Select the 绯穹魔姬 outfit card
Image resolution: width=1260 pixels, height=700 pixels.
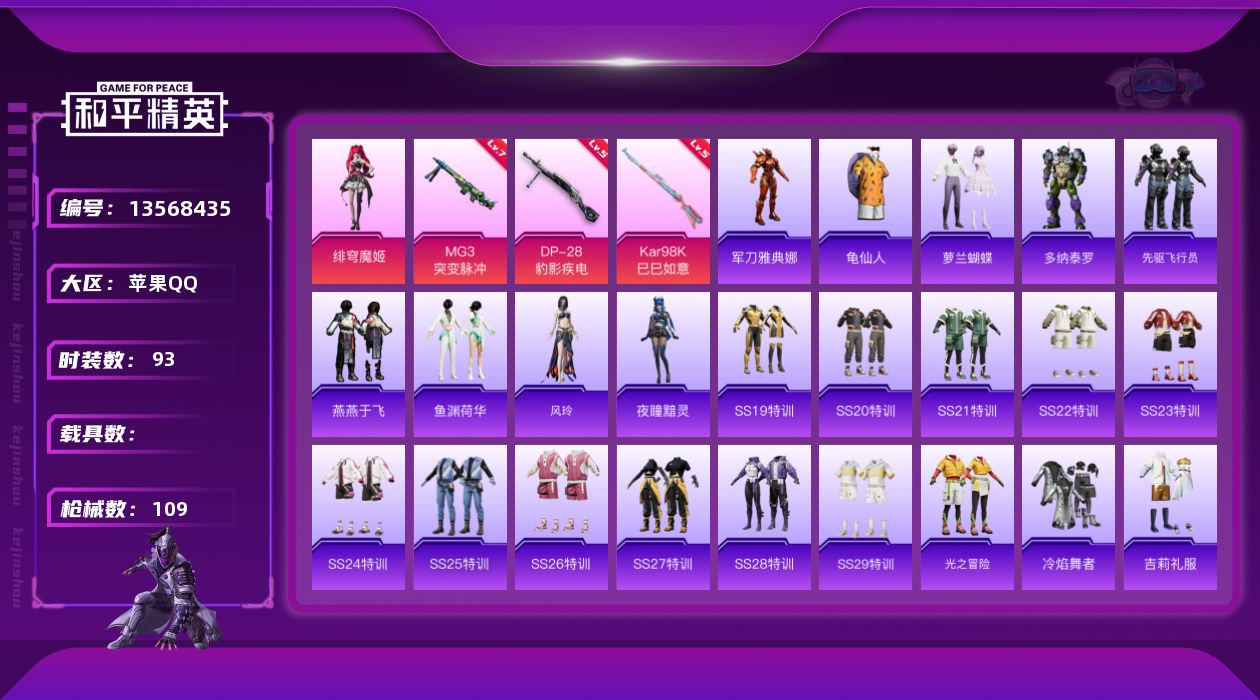click(x=358, y=210)
